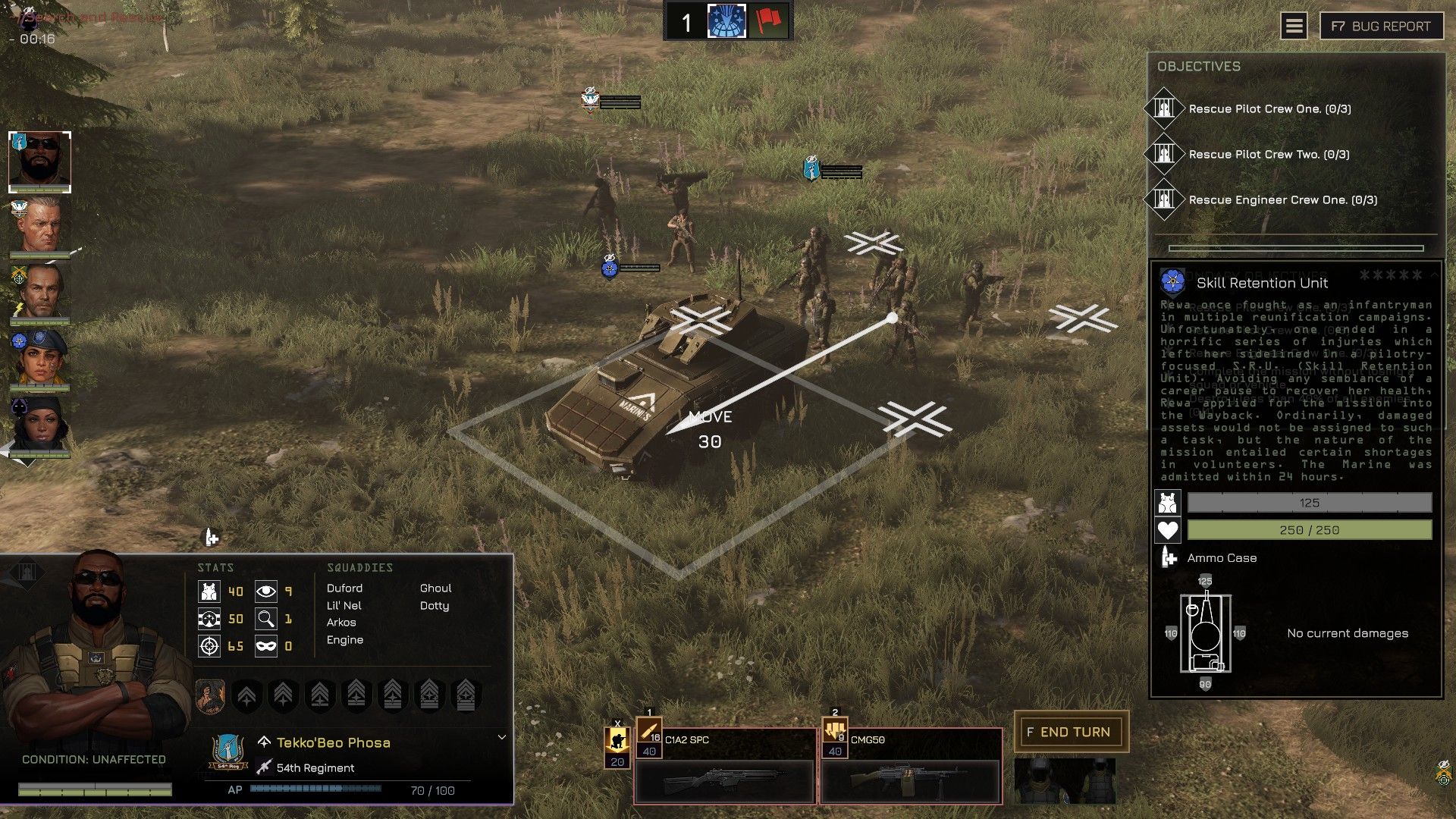
Task: Select the masquerade mask stealth stat icon
Action: tap(266, 646)
